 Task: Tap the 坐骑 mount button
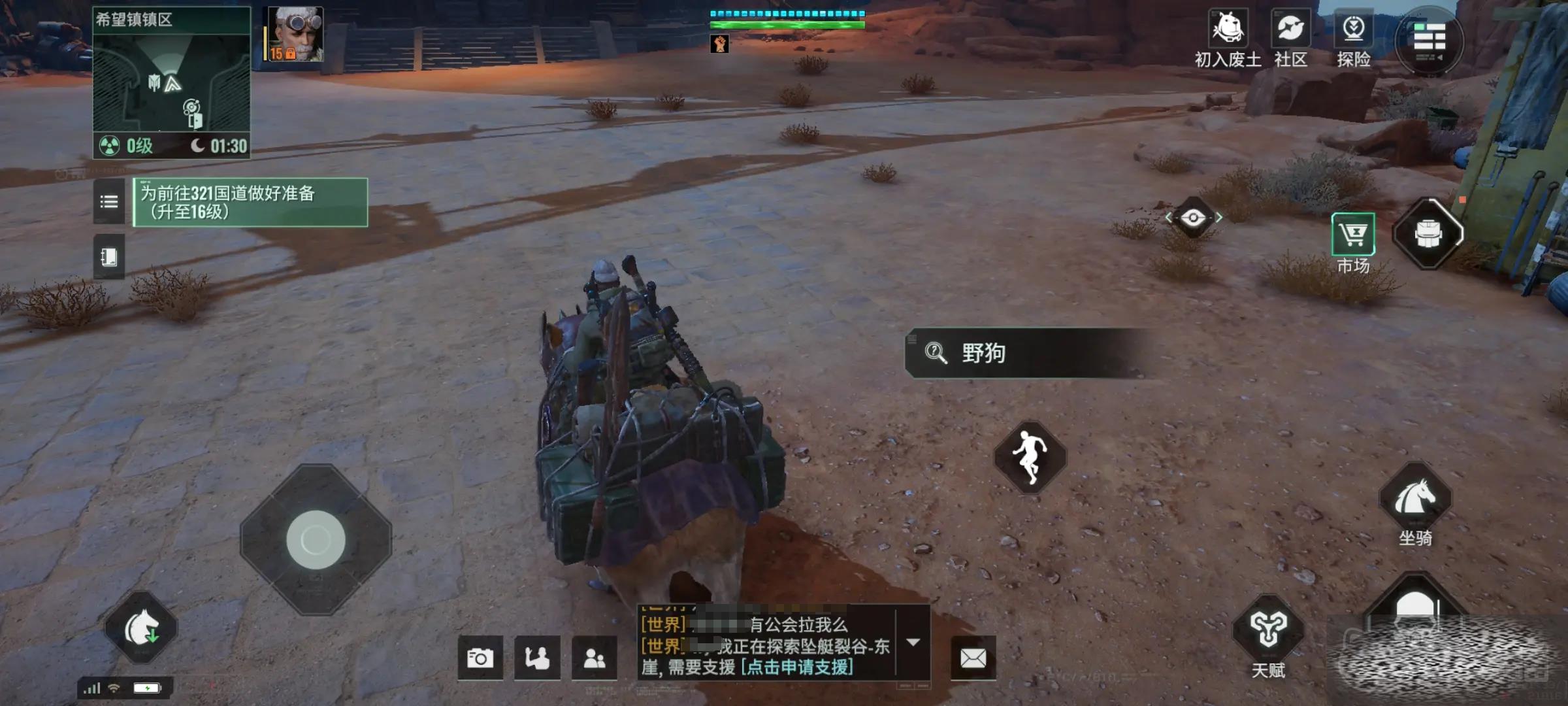1415,503
